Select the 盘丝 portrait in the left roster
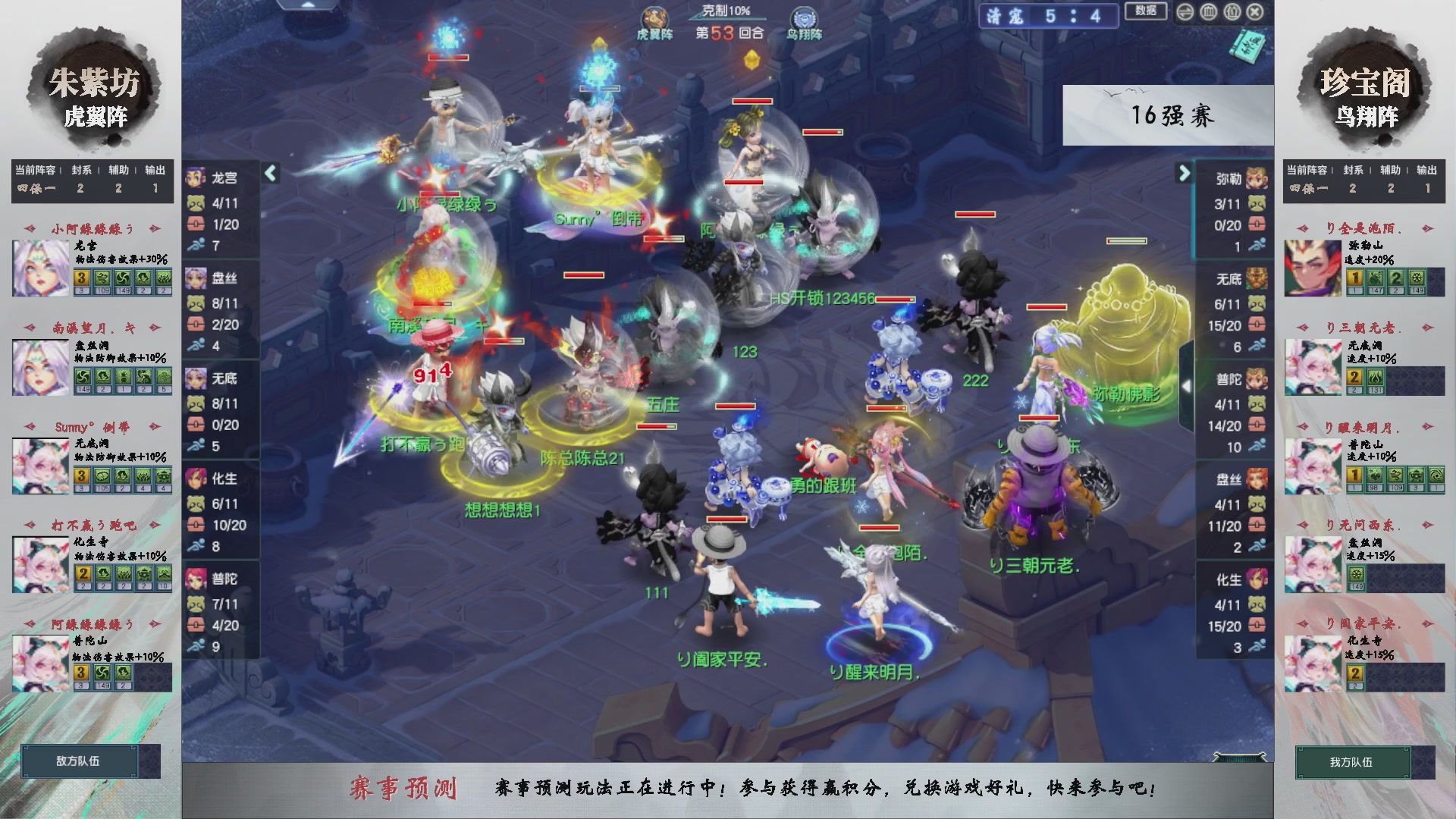Screen dimensions: 1456x819 197,278
